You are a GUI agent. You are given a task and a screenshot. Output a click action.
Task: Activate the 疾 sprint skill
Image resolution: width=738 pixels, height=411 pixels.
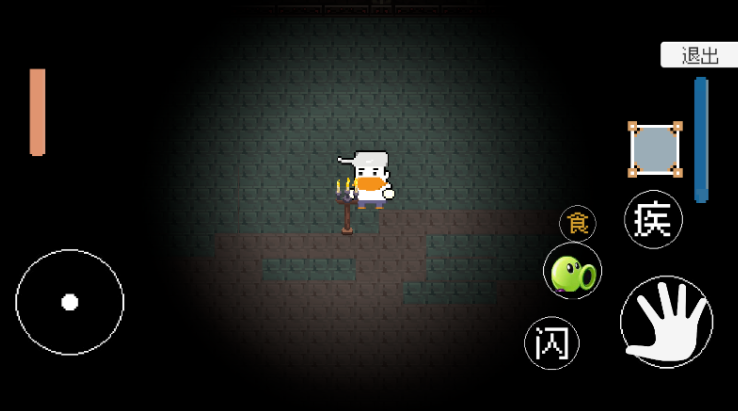pos(653,219)
